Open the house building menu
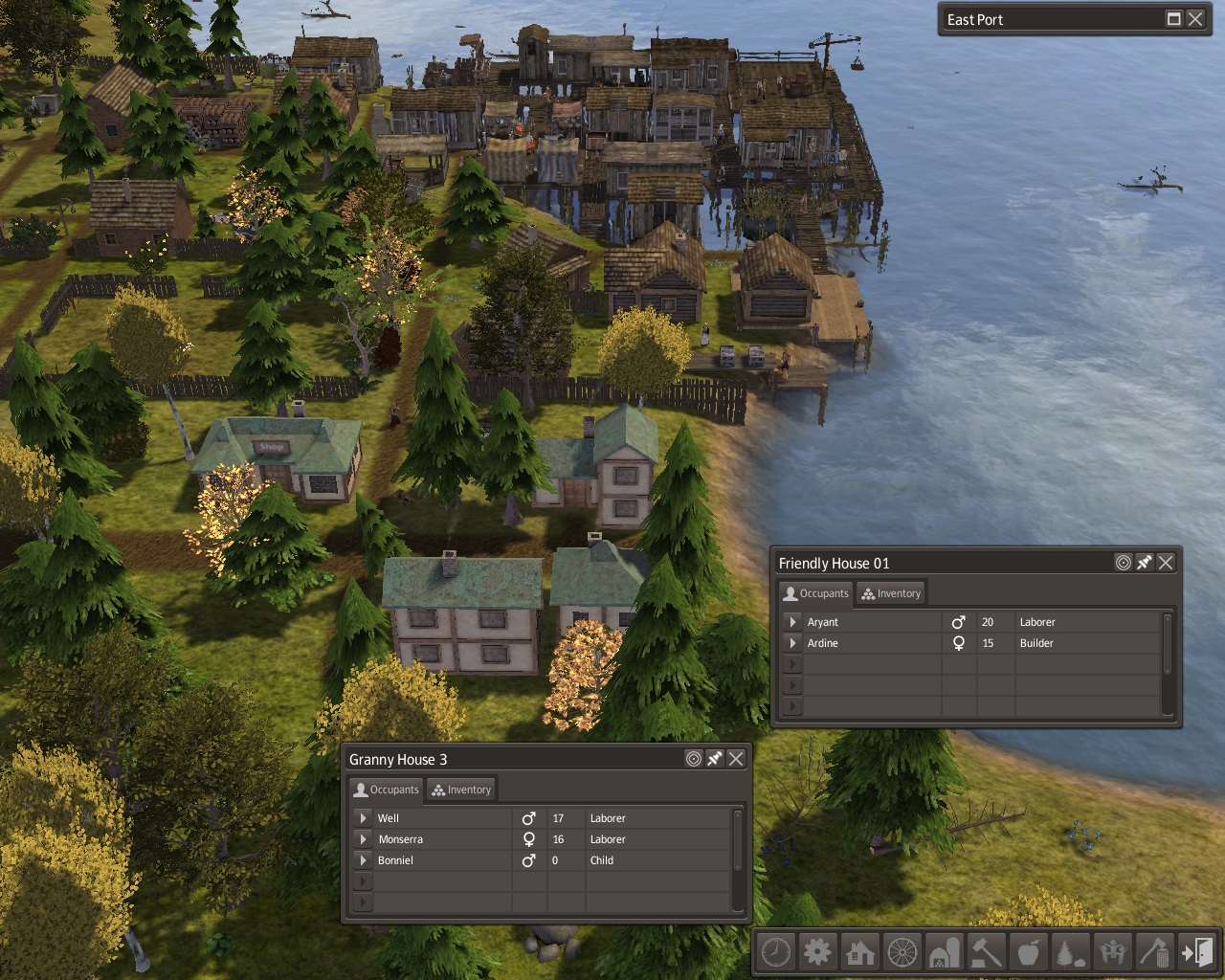1225x980 pixels. [x=859, y=952]
